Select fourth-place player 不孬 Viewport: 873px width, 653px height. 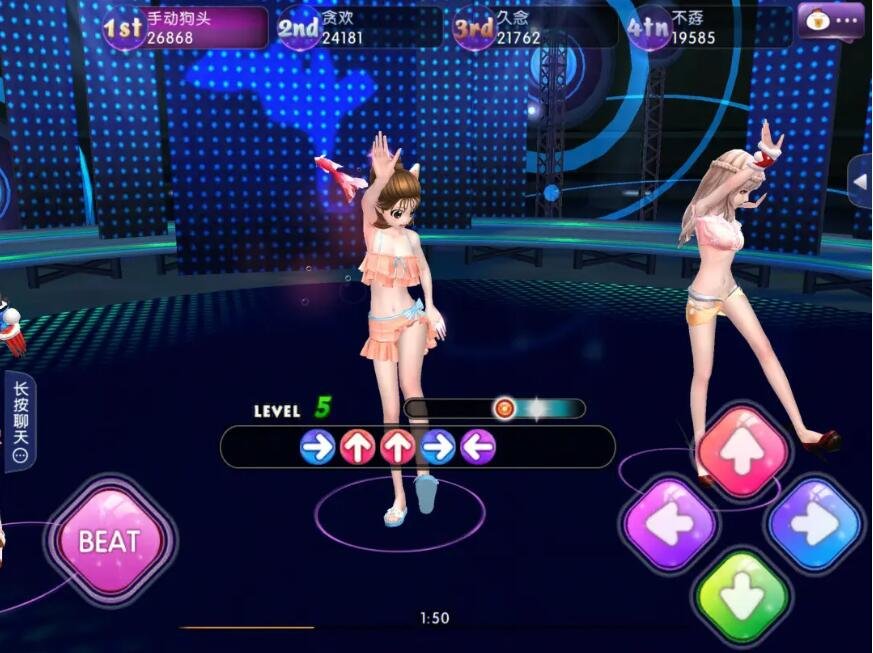tap(706, 27)
